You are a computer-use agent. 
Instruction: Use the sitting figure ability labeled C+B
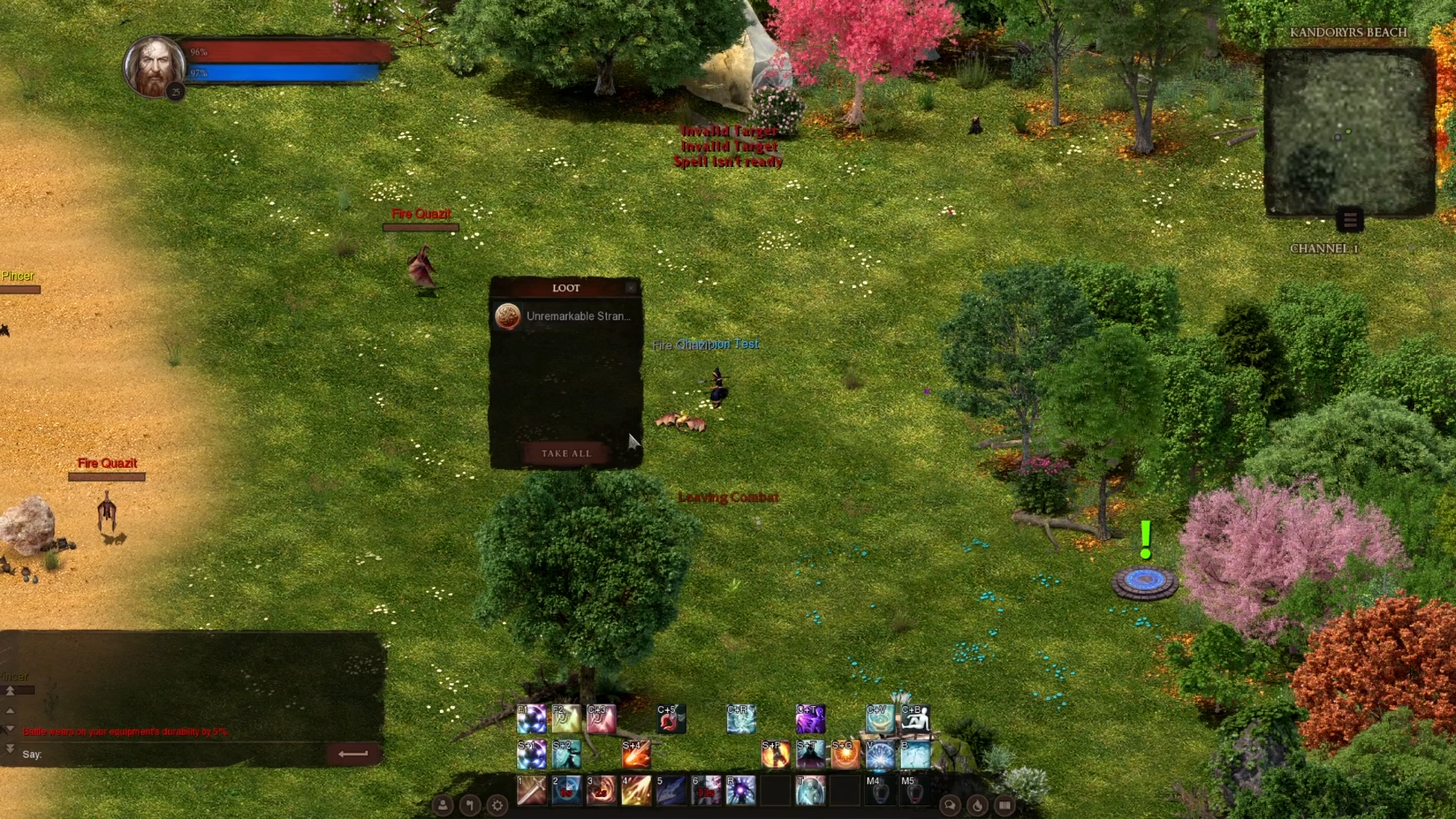[915, 719]
